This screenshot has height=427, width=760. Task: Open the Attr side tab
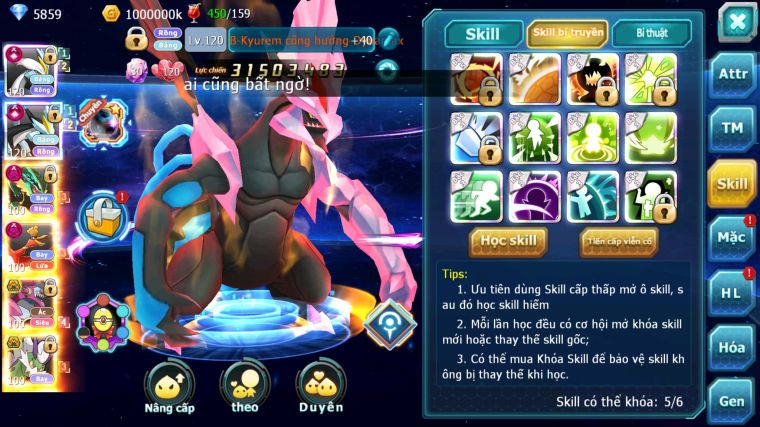(x=731, y=74)
